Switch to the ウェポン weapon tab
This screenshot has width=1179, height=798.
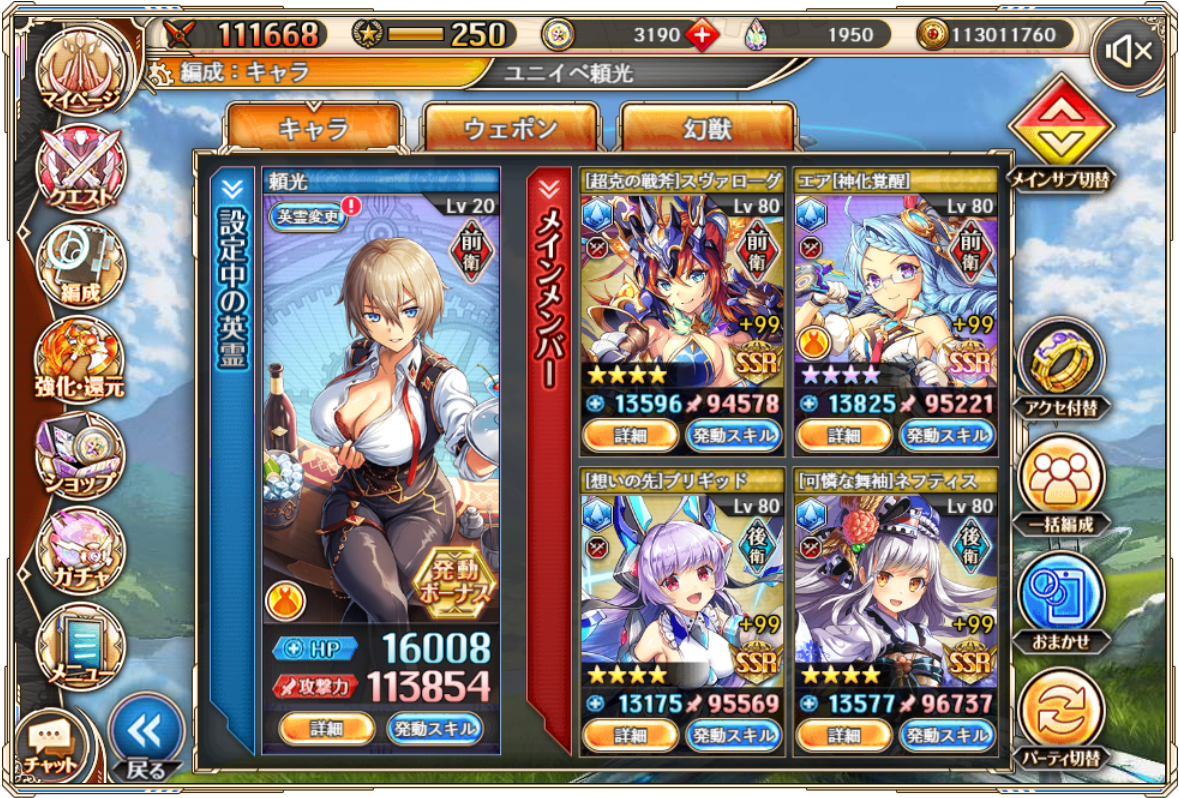(x=510, y=128)
